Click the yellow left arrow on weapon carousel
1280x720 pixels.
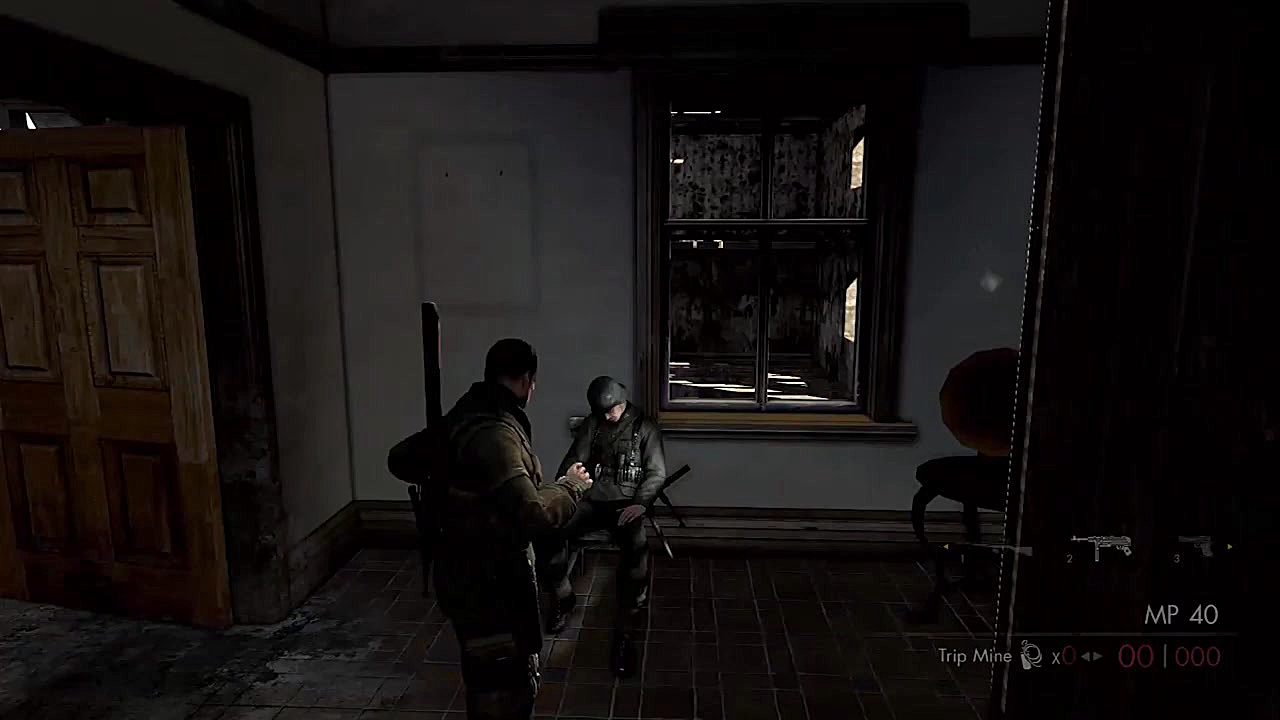click(x=946, y=547)
